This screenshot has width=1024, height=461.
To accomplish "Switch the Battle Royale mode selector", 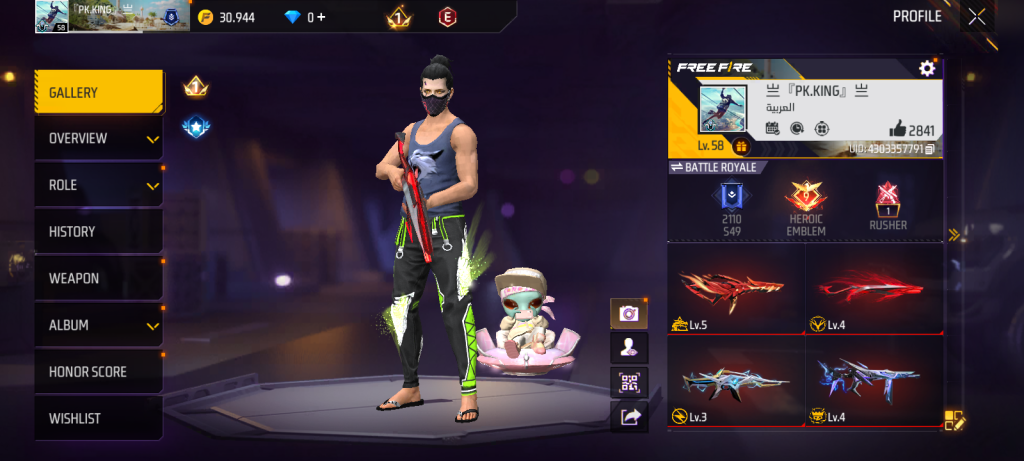I will (x=713, y=167).
